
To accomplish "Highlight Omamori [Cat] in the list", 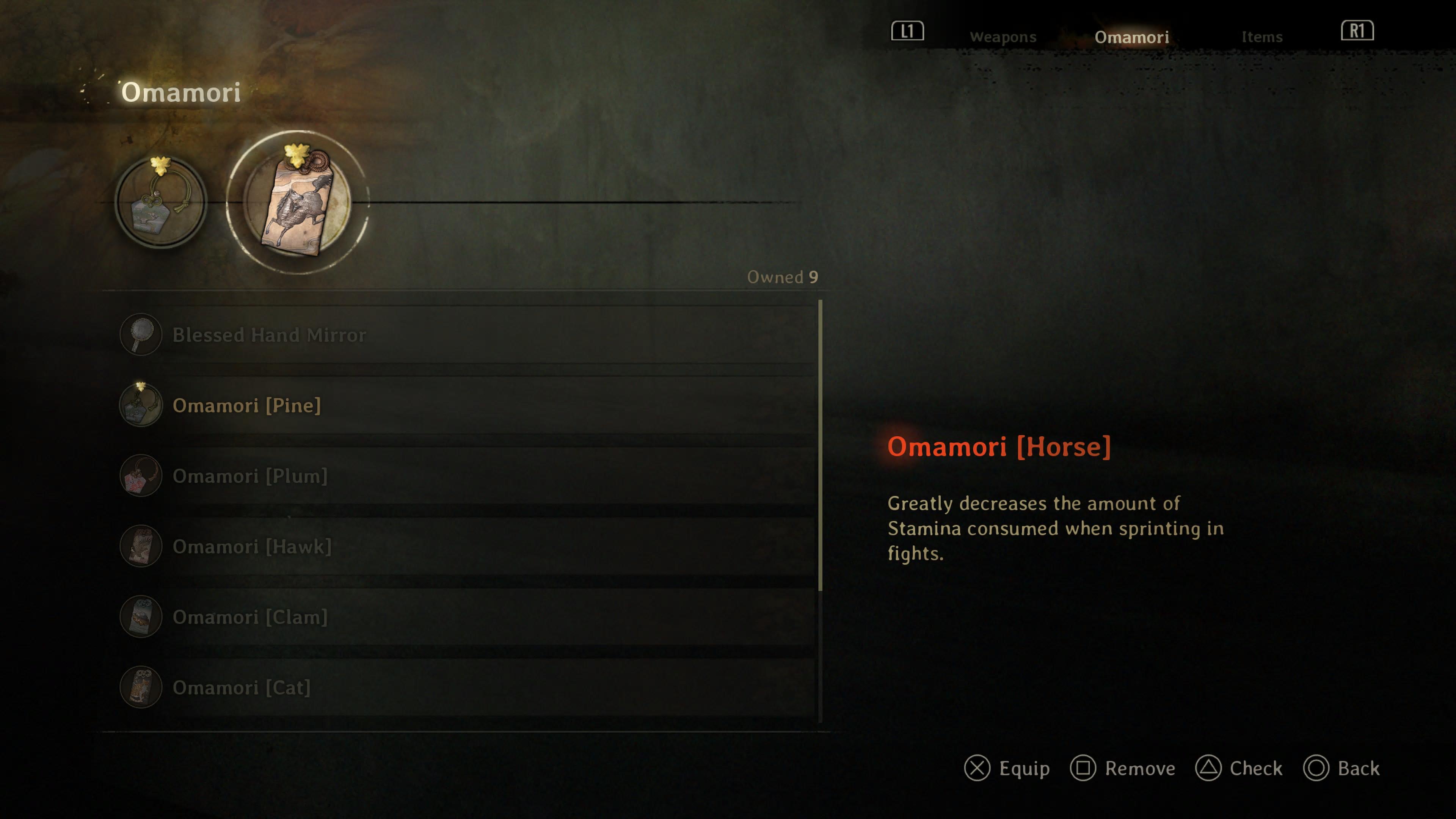I will coord(242,687).
